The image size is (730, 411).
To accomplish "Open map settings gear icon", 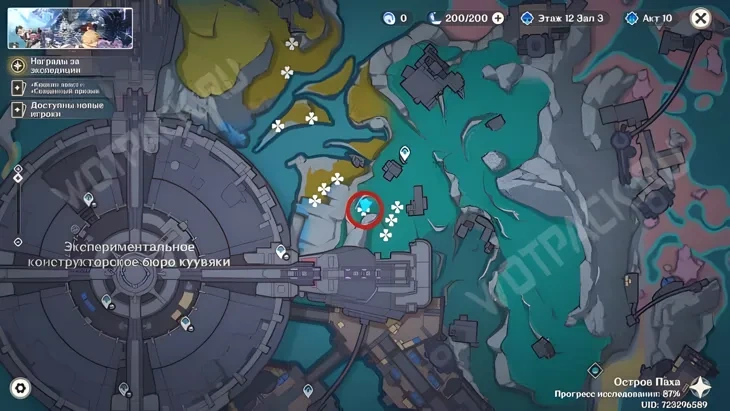I will coord(20,388).
